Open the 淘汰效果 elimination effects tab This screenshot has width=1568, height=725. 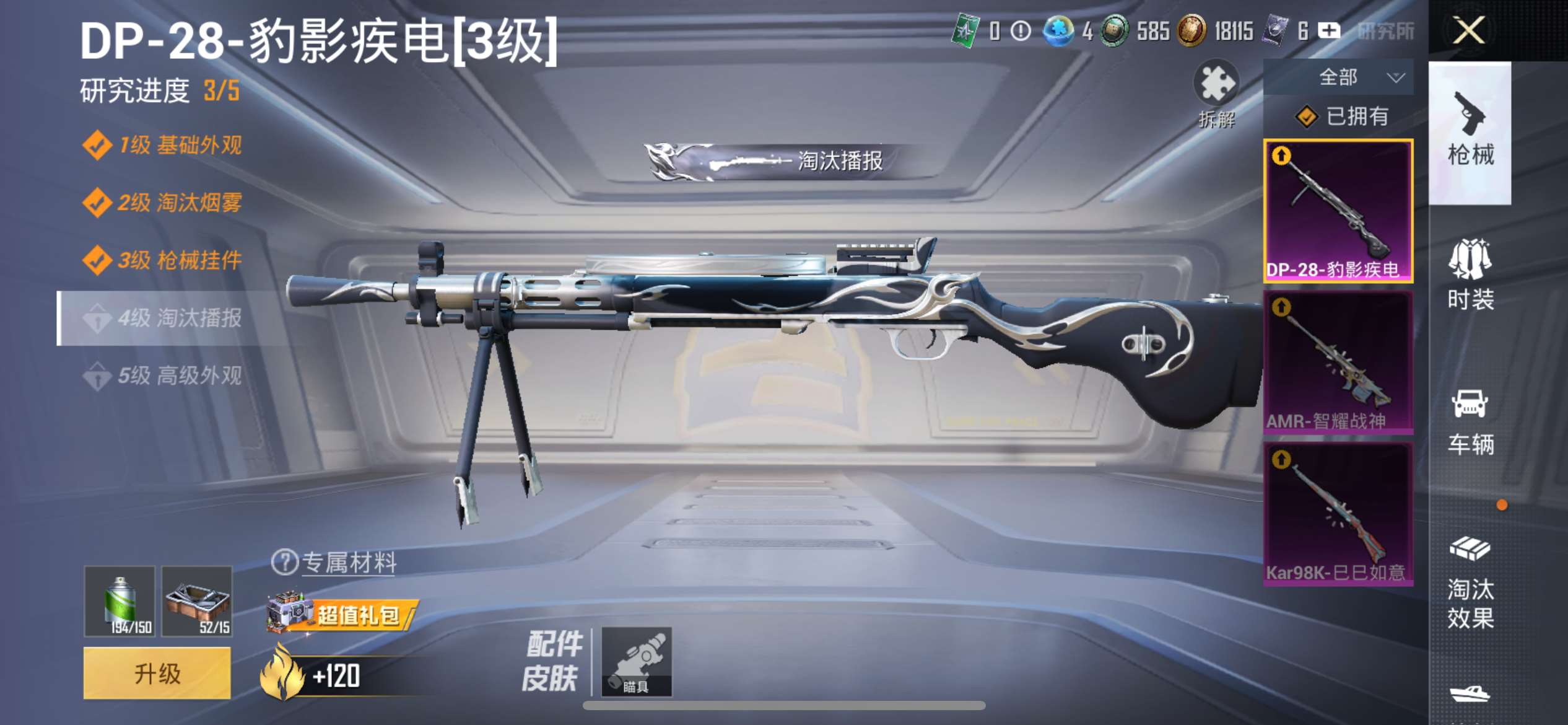(x=1470, y=582)
